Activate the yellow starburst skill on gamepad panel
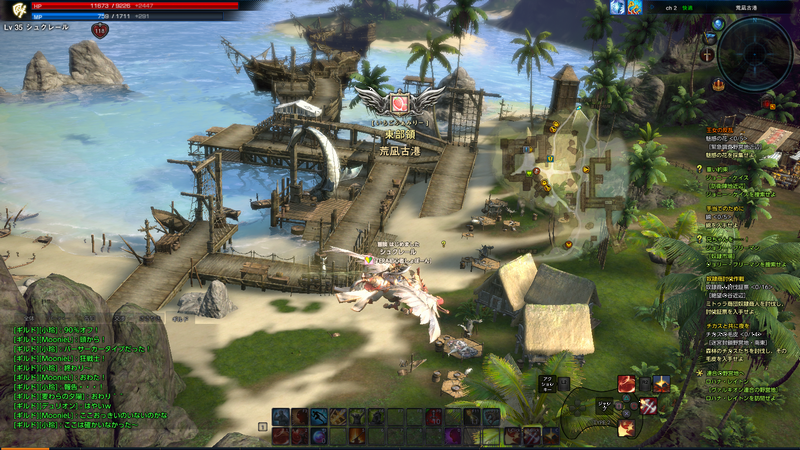The image size is (800, 450). [661, 383]
